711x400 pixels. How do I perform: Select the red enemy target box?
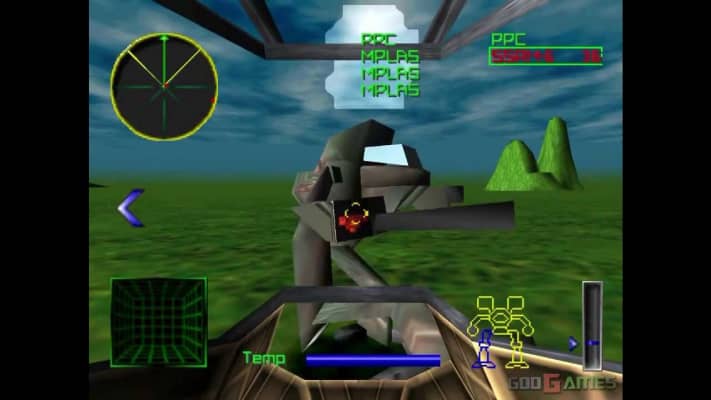pyautogui.click(x=353, y=219)
